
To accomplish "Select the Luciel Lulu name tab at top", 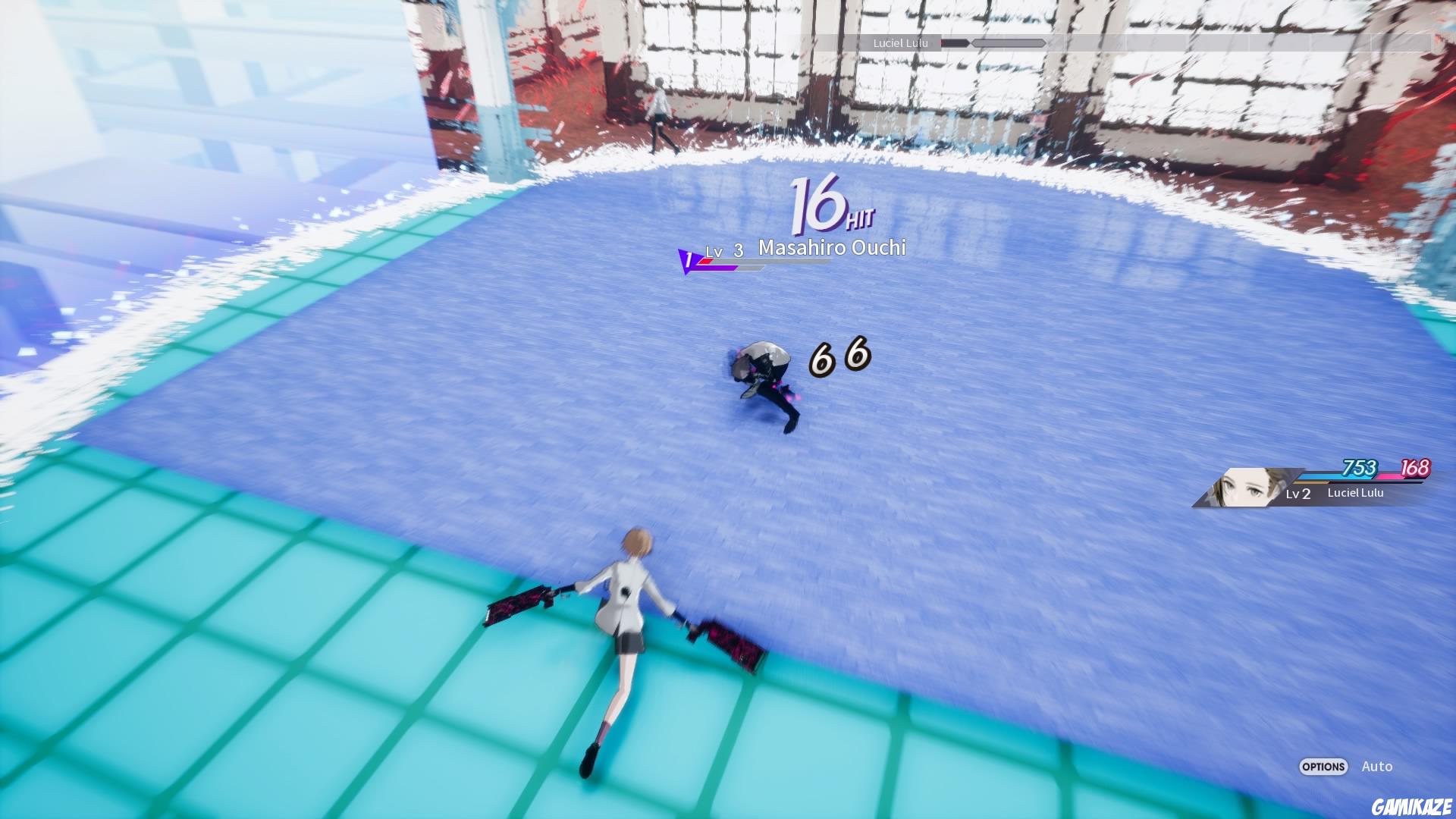I will pos(899,43).
